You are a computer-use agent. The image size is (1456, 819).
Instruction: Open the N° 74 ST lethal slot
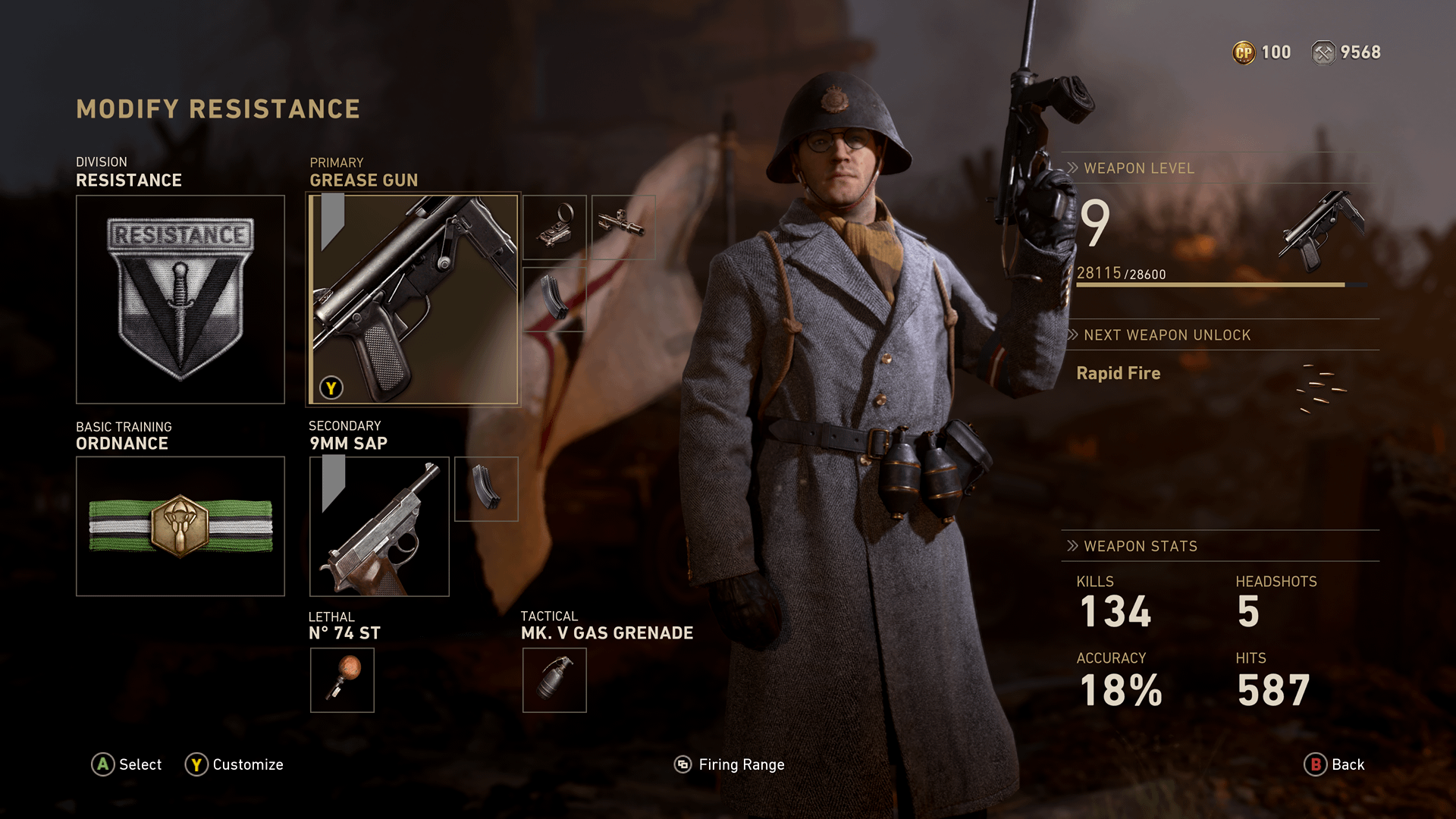click(342, 679)
